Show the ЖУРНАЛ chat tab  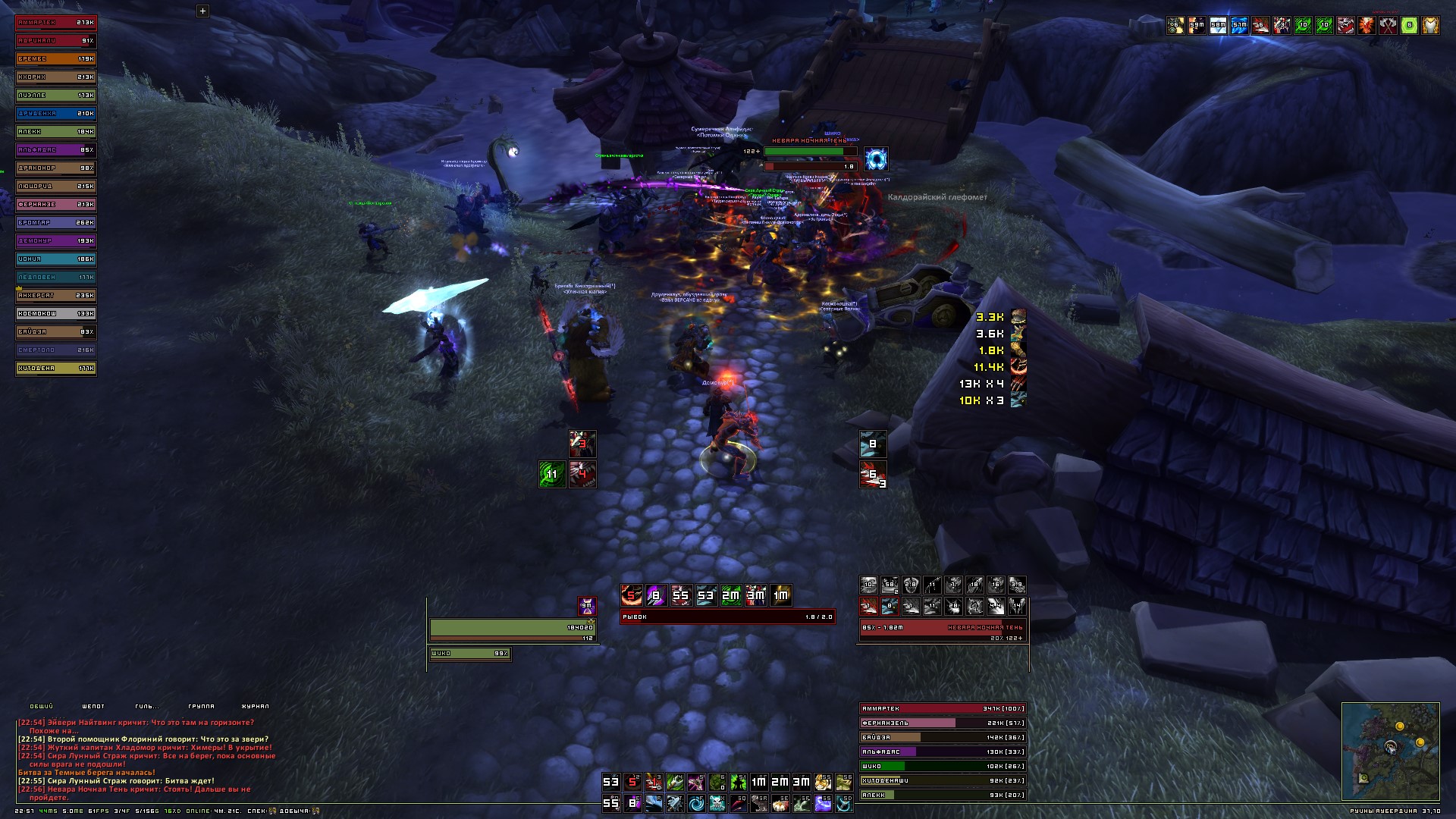[256, 707]
